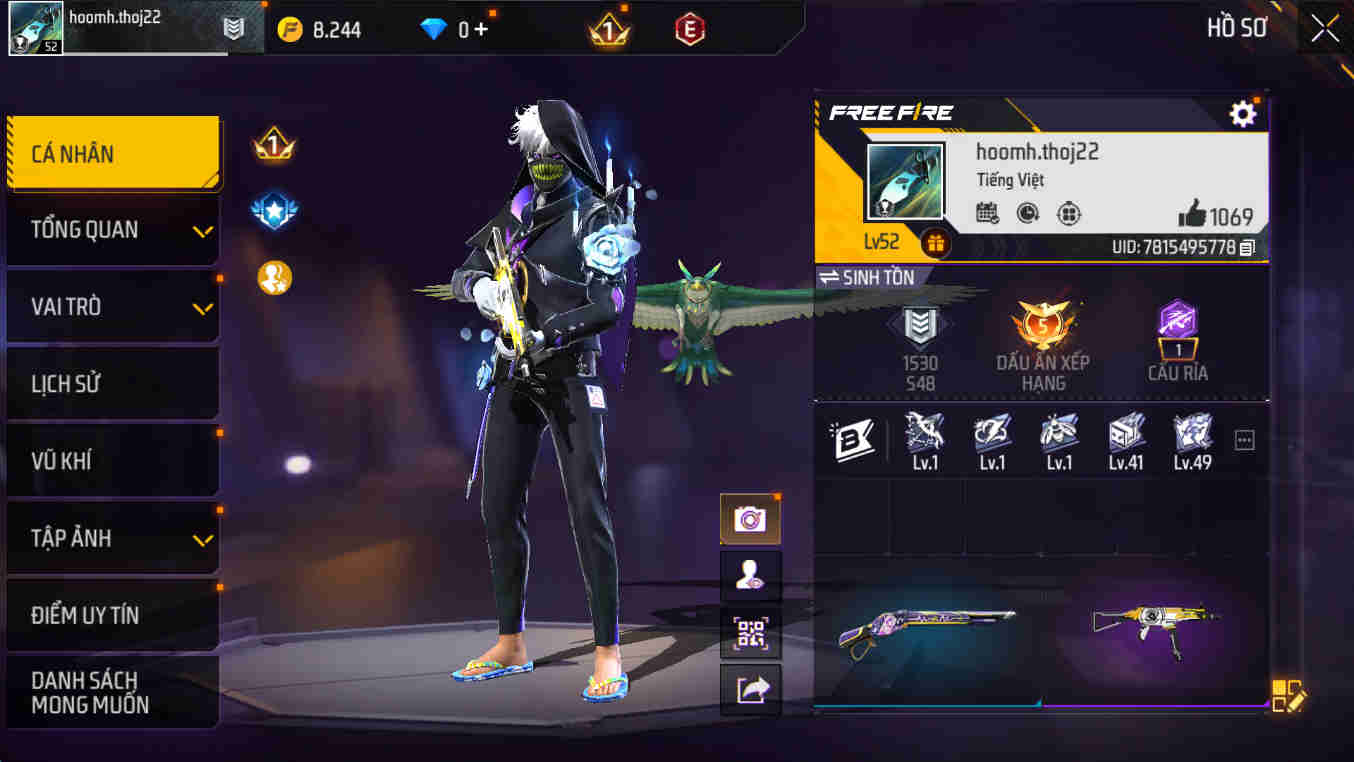Show the profile QR code icon
The width and height of the screenshot is (1354, 762).
tap(751, 635)
